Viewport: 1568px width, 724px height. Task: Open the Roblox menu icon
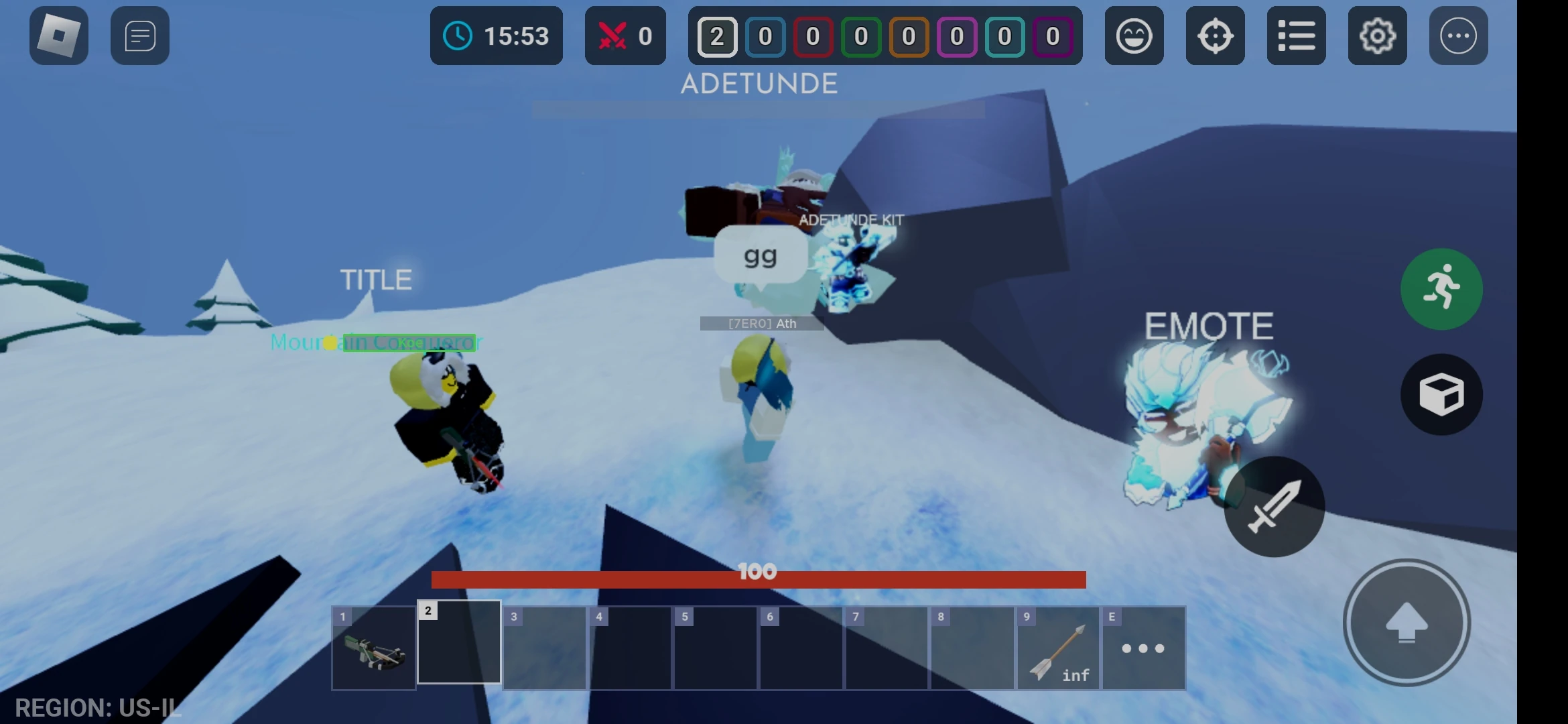(58, 36)
